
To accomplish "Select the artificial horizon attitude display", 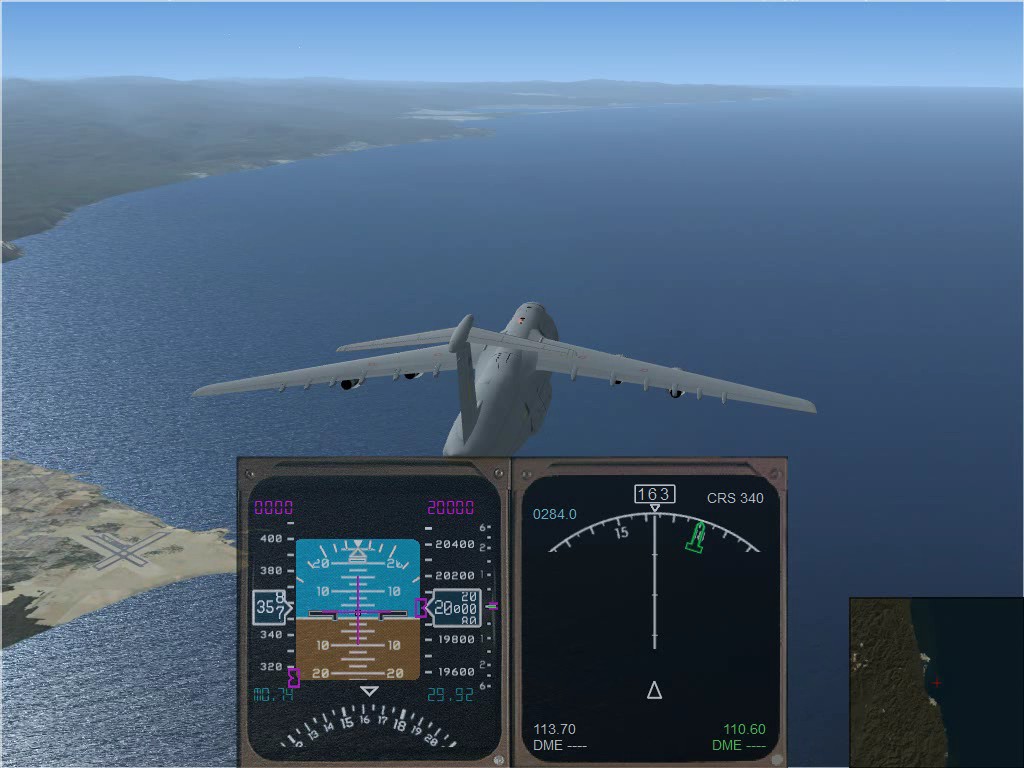I will coord(357,610).
